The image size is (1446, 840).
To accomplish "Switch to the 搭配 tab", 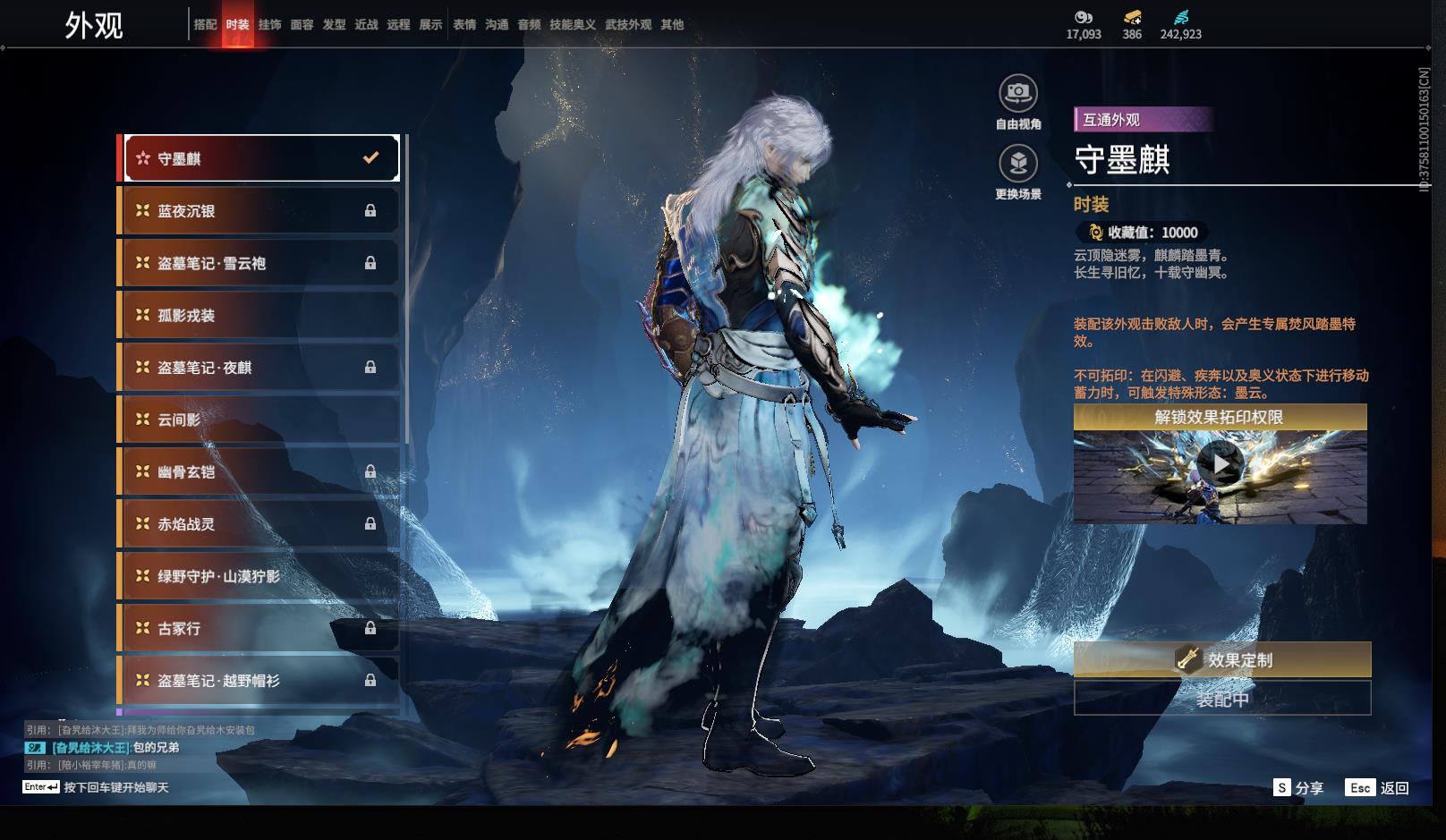I will (205, 24).
